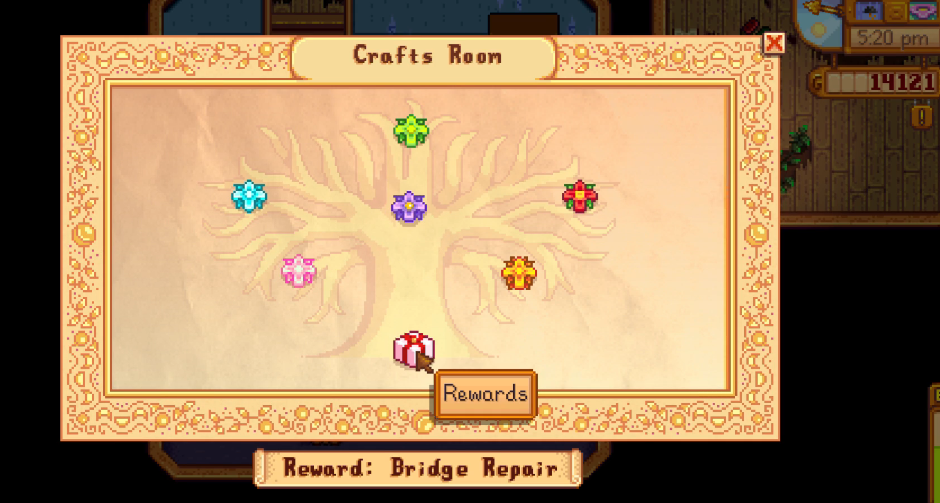The width and height of the screenshot is (940, 503).
Task: Select the pink bundle icon
Action: 298,271
